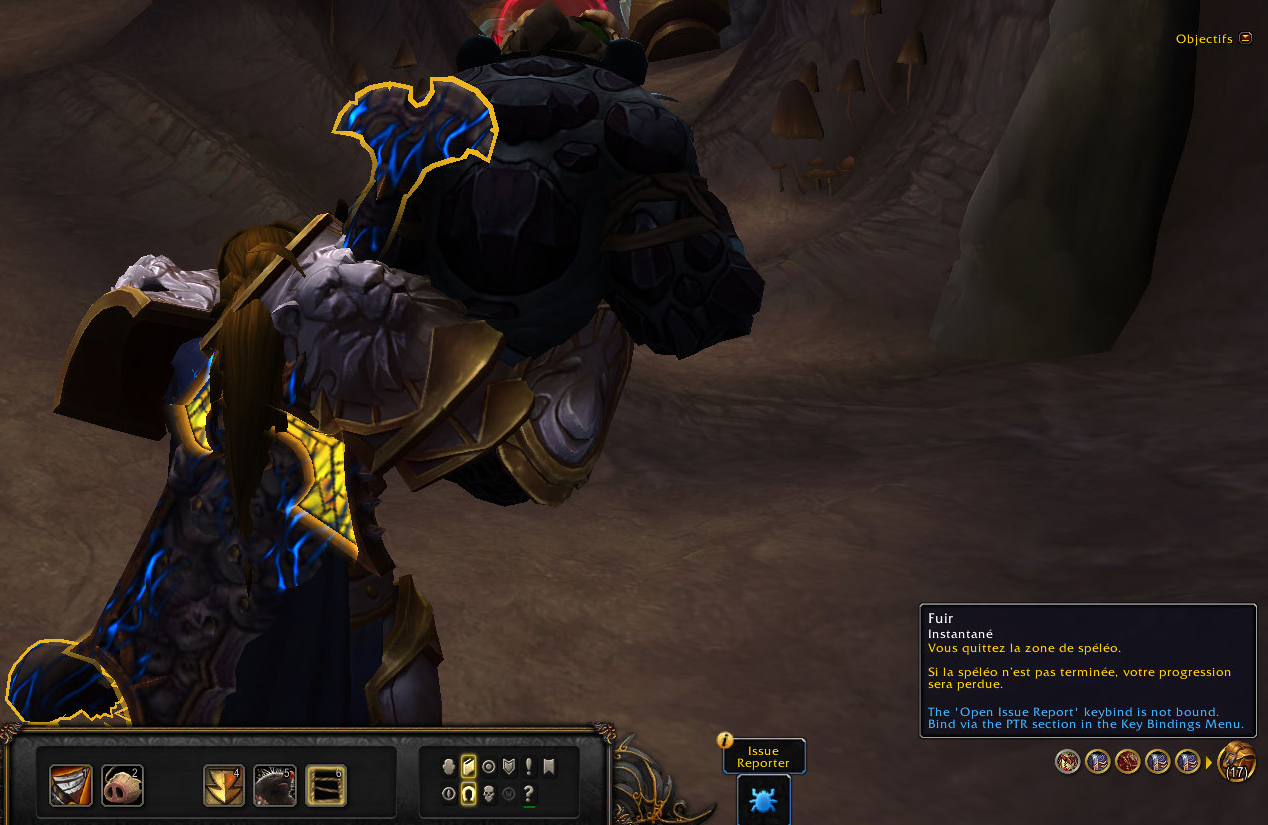Open the highlighted spellbook micro button
Image resolution: width=1268 pixels, height=825 pixels.
pyautogui.click(x=469, y=767)
